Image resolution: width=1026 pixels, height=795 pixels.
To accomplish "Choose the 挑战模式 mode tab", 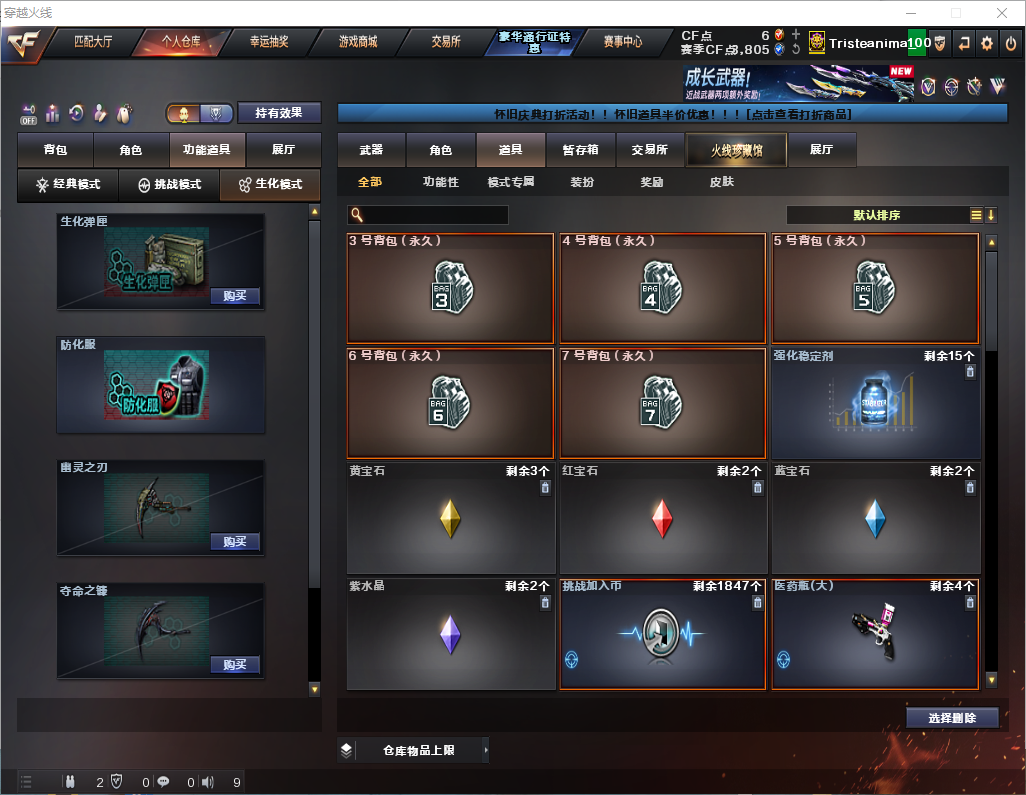I will pos(169,185).
